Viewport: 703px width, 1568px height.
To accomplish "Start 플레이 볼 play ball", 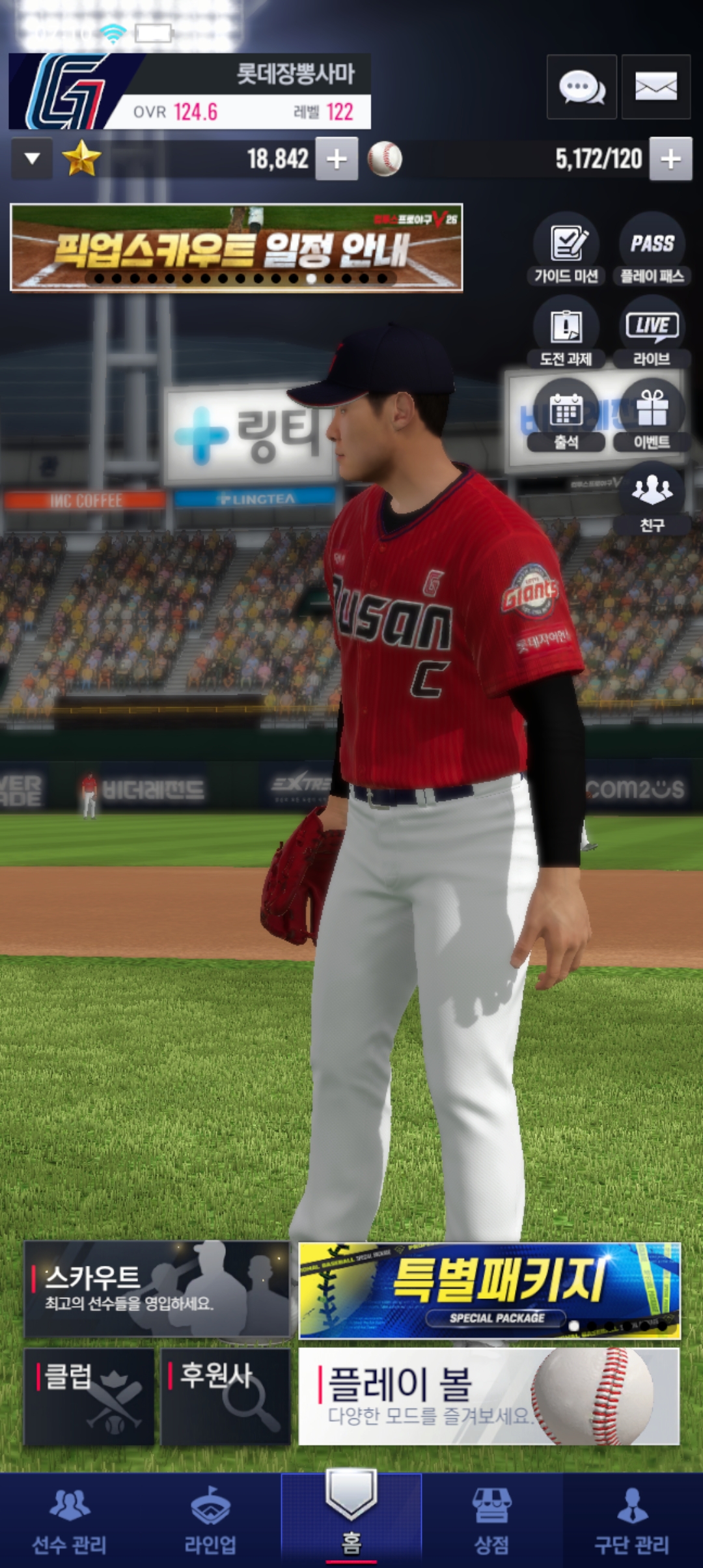I will tap(489, 1396).
